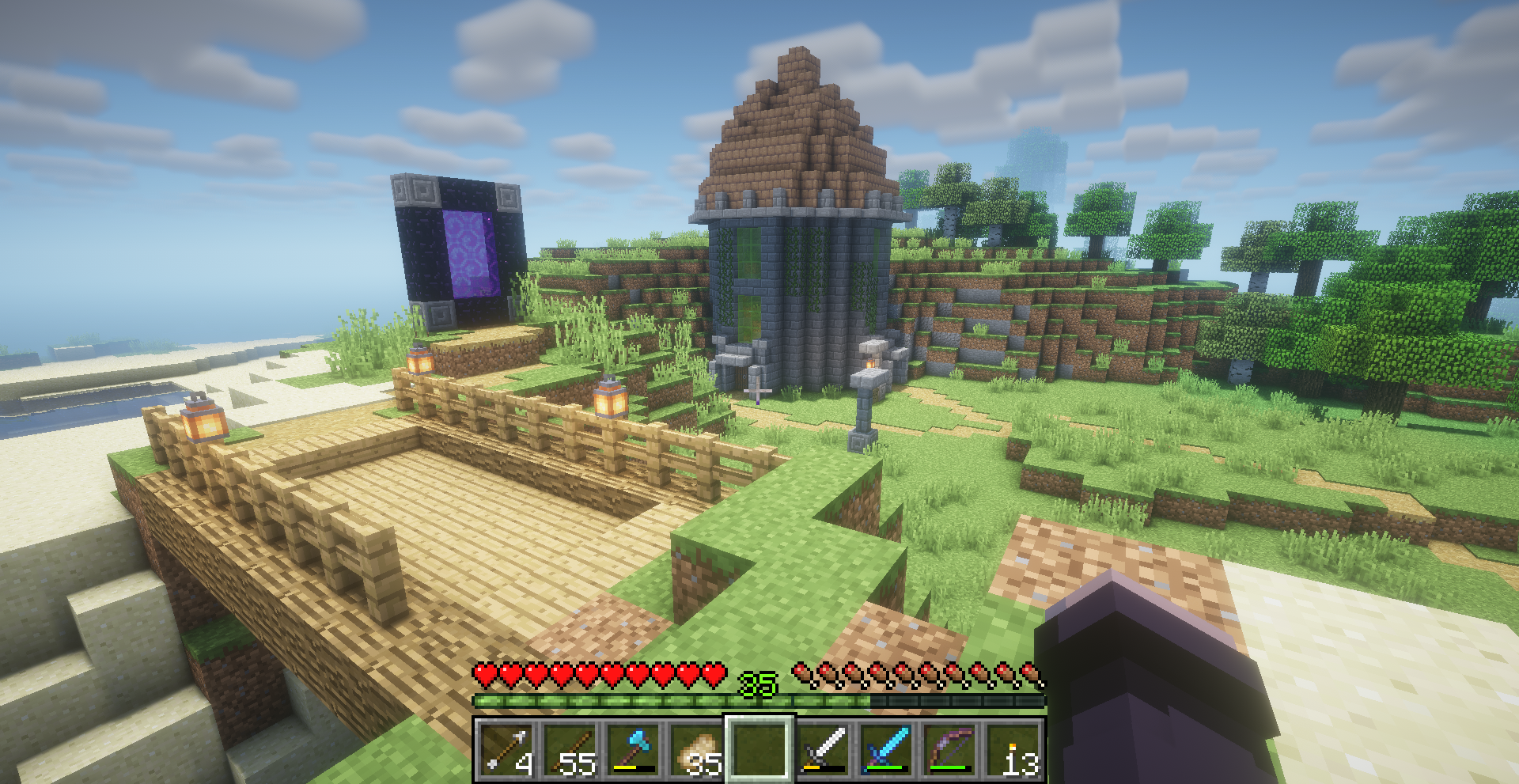Select the bread stack slot
This screenshot has height=784, width=1519.
pos(695,748)
